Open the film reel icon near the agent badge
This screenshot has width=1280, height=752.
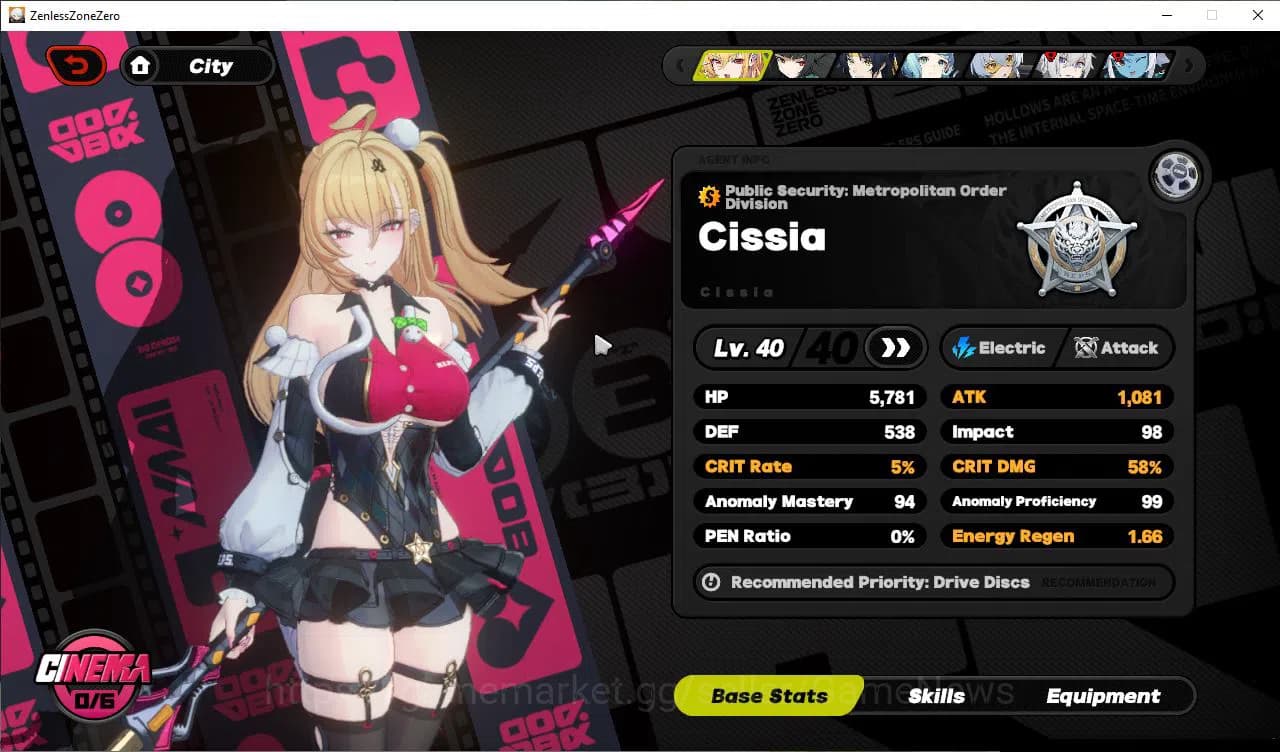pos(1177,174)
